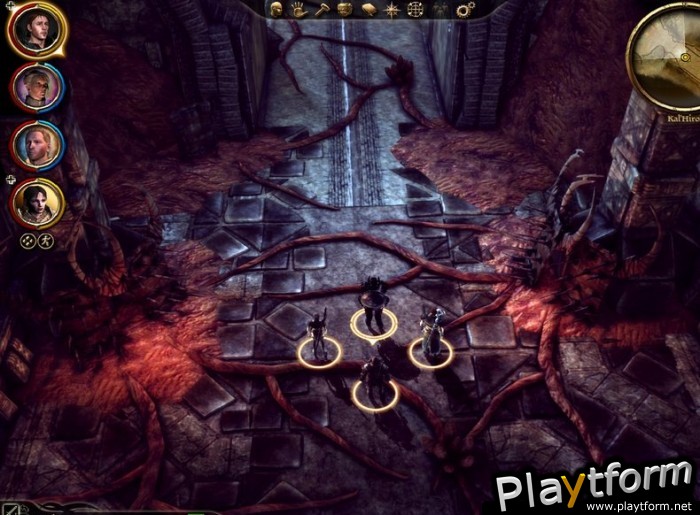Click the select-all party button below portraits
The image size is (700, 515).
[29, 240]
